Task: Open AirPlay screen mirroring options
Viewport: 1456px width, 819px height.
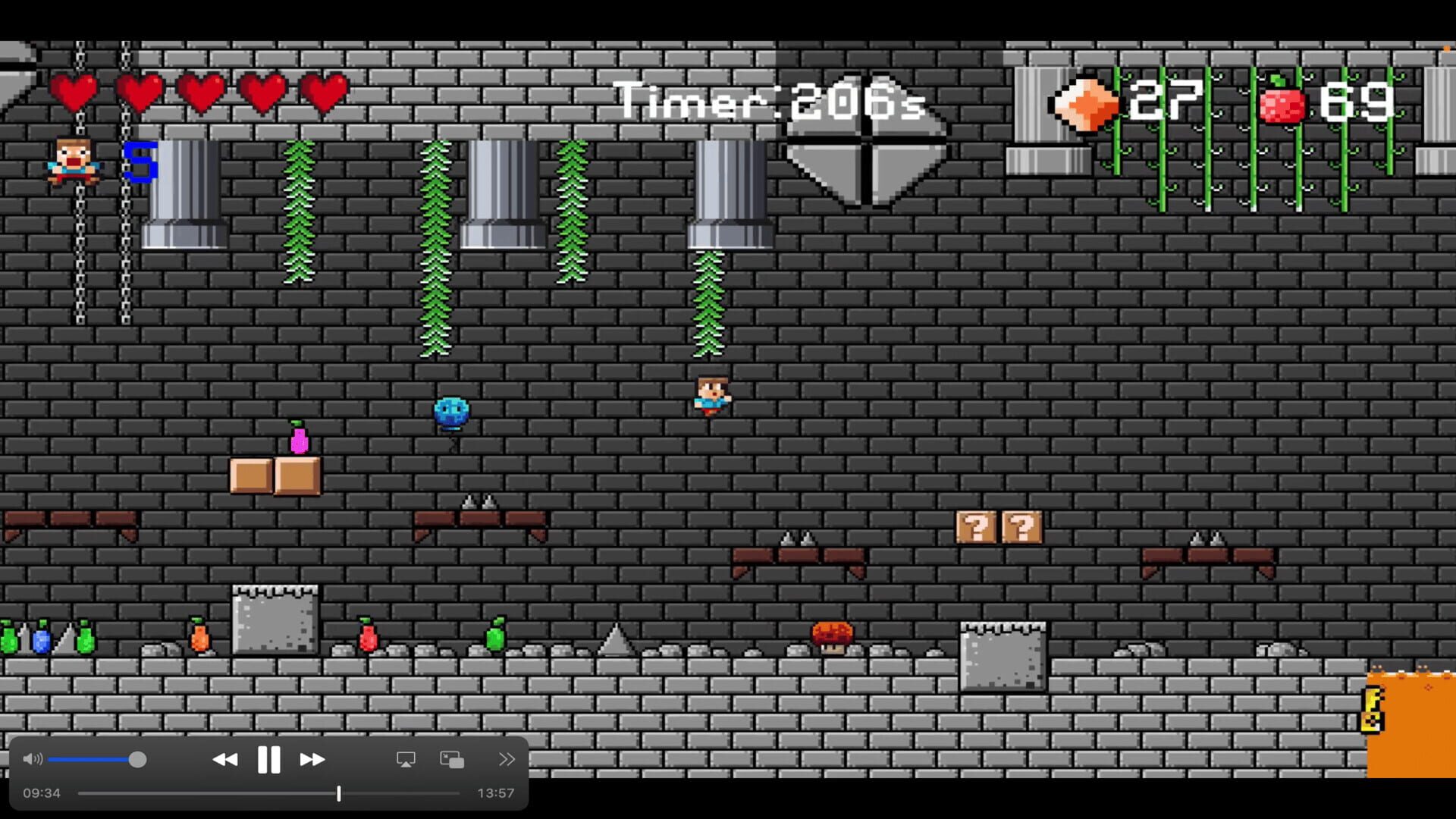Action: [407, 758]
